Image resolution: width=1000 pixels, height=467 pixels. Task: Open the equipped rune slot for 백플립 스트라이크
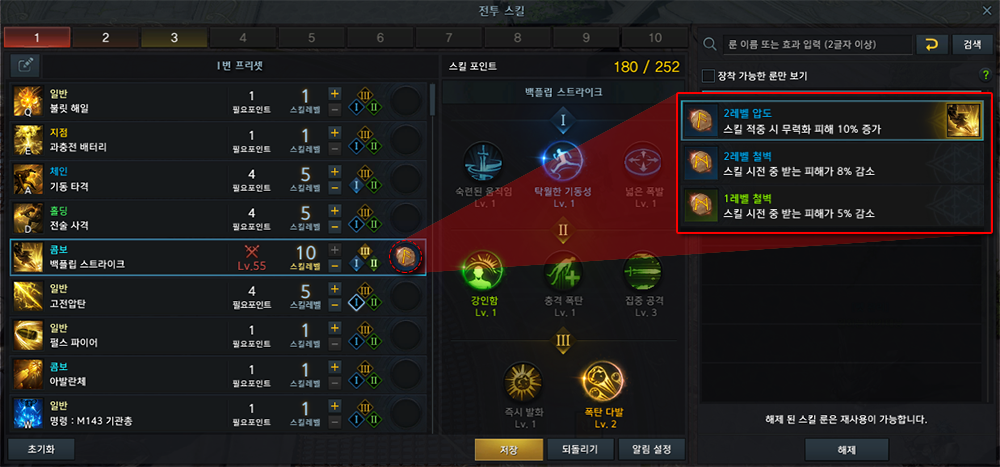(407, 257)
